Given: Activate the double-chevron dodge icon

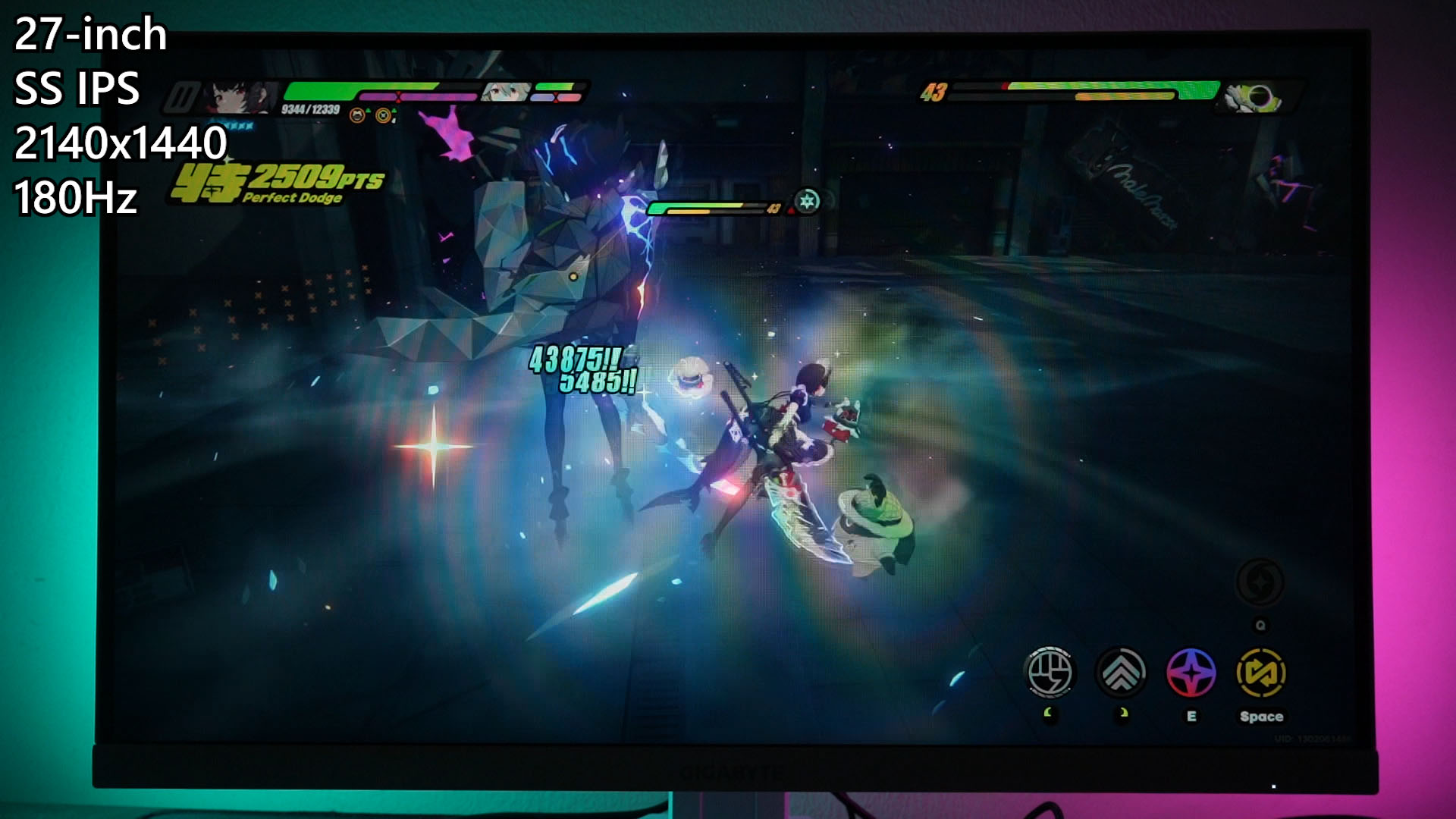Looking at the screenshot, I should coord(1121,673).
